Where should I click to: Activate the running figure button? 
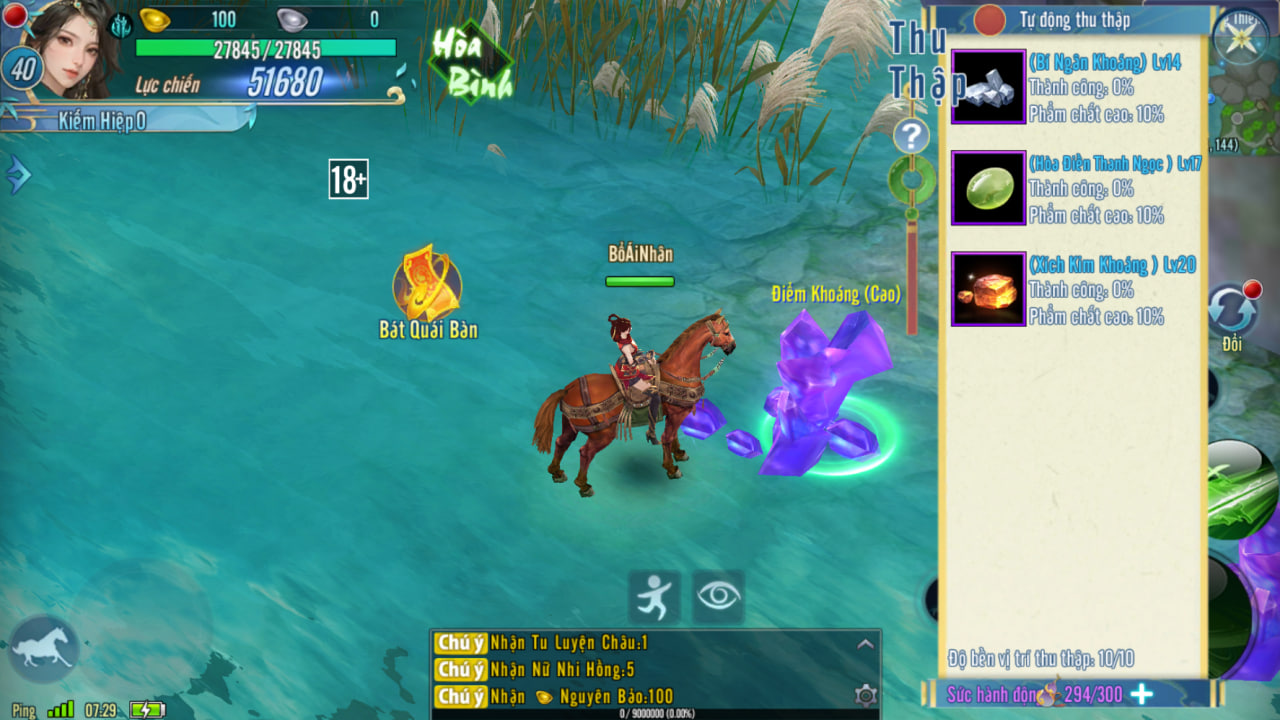click(x=654, y=597)
